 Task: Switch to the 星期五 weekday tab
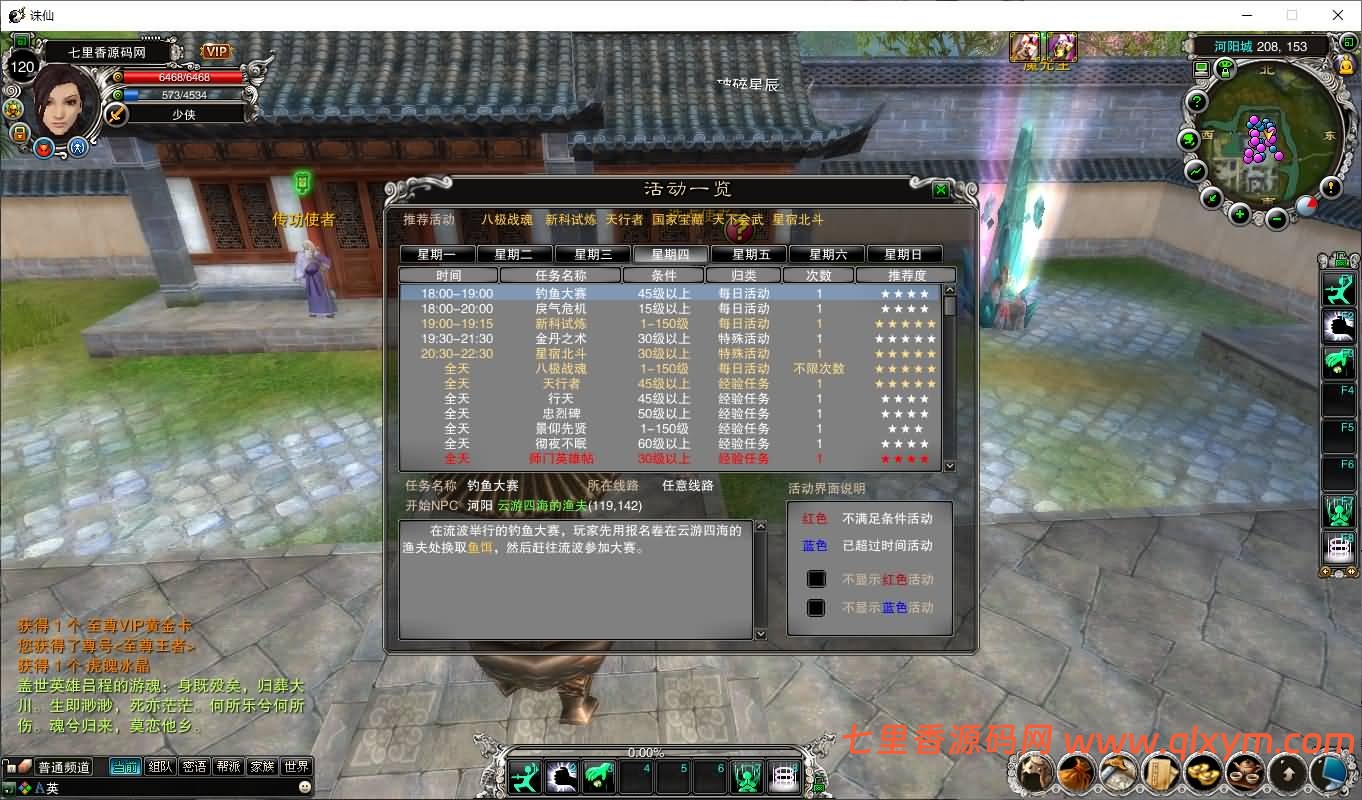(x=746, y=253)
